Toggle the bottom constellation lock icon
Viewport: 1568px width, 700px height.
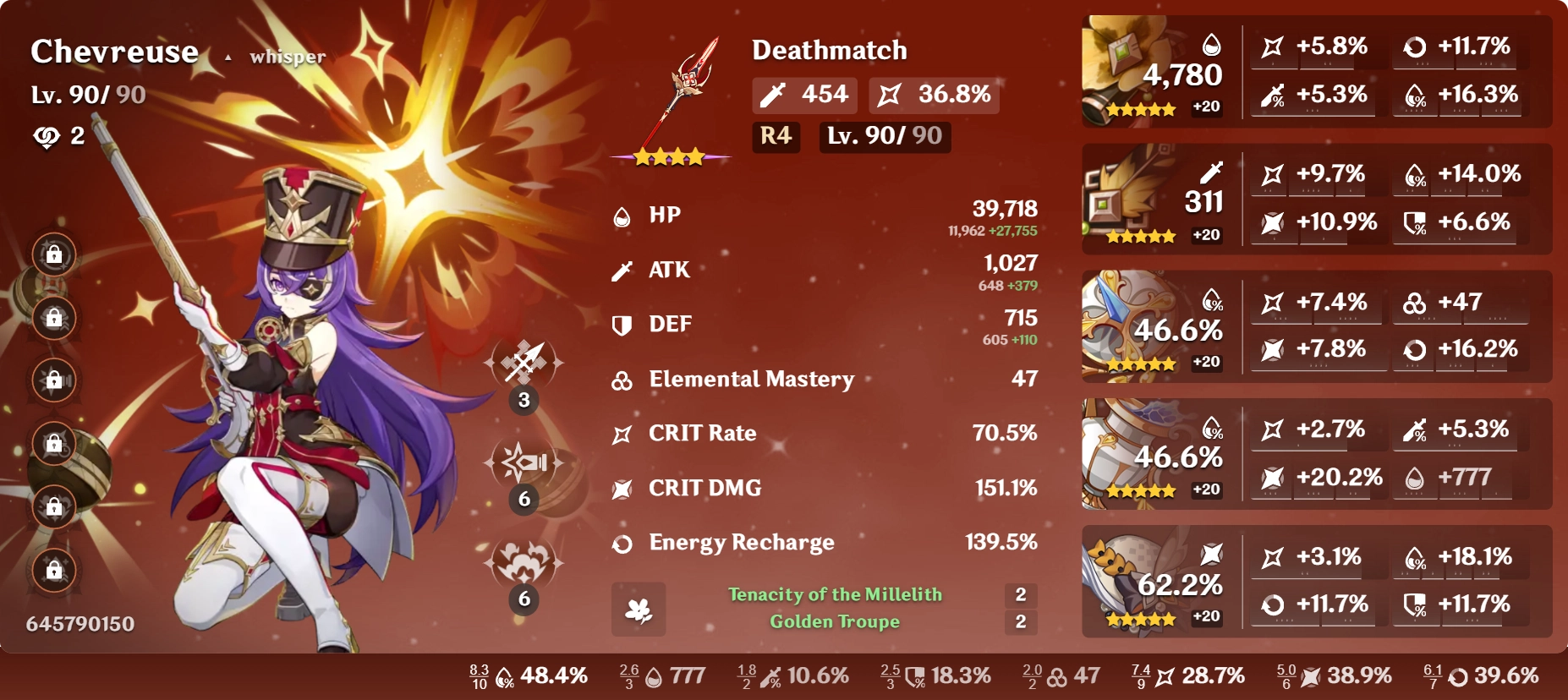tap(52, 571)
